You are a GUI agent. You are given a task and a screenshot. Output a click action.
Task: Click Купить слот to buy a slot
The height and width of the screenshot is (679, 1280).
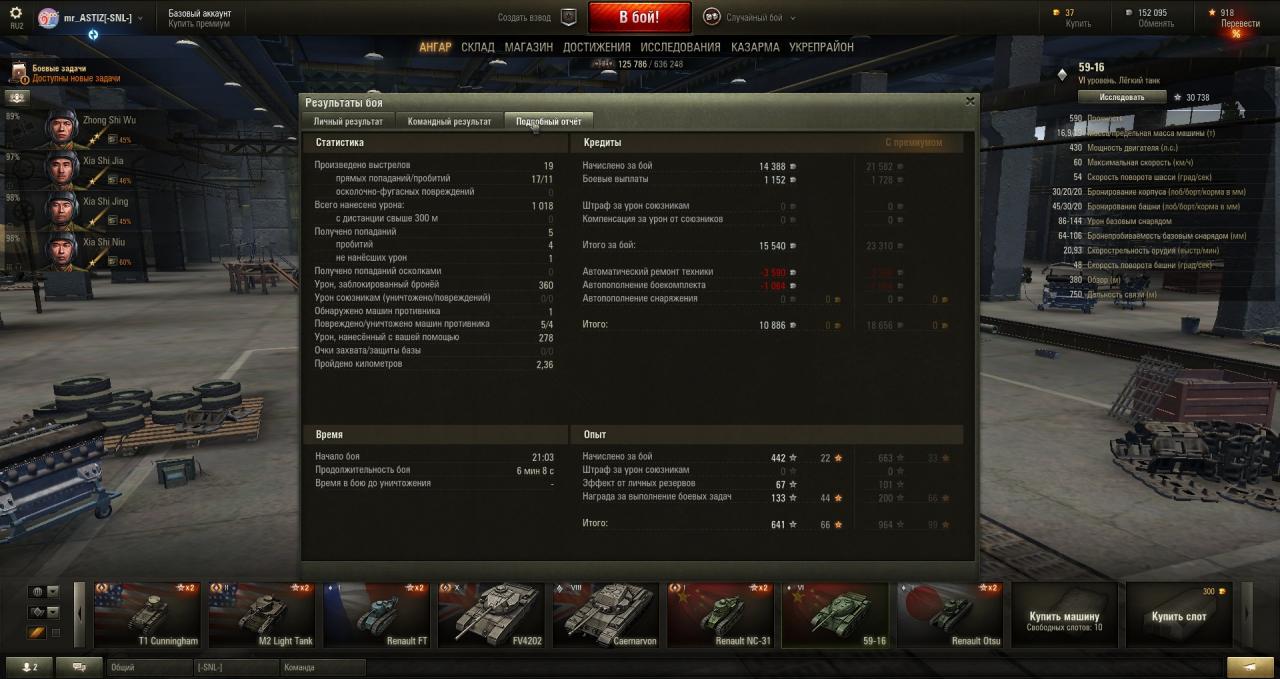(x=1178, y=615)
